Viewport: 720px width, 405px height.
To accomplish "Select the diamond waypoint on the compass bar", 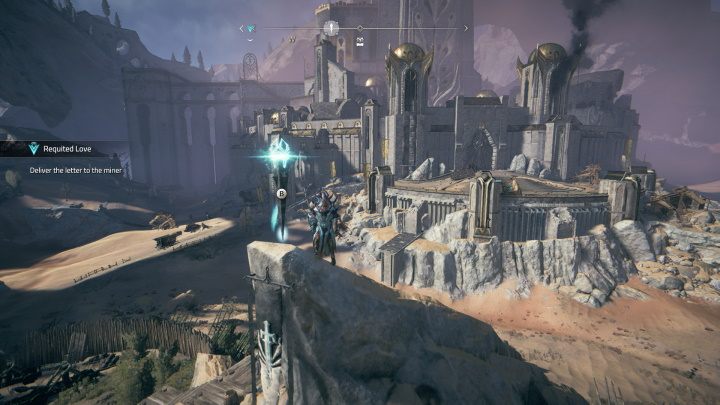I will (360, 29).
